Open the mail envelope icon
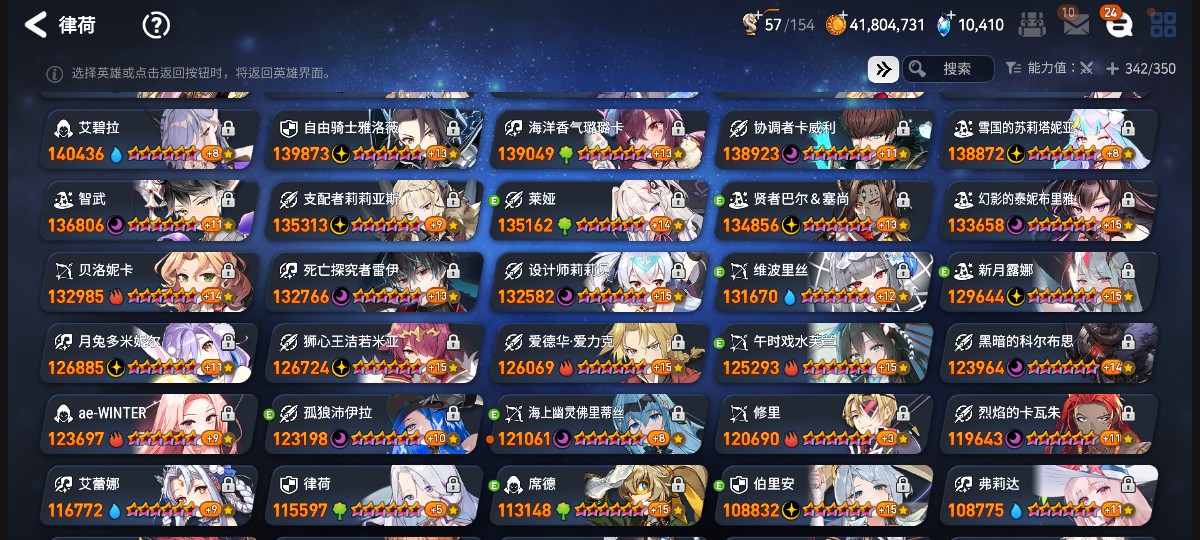Image resolution: width=1200 pixels, height=540 pixels. click(x=1076, y=25)
